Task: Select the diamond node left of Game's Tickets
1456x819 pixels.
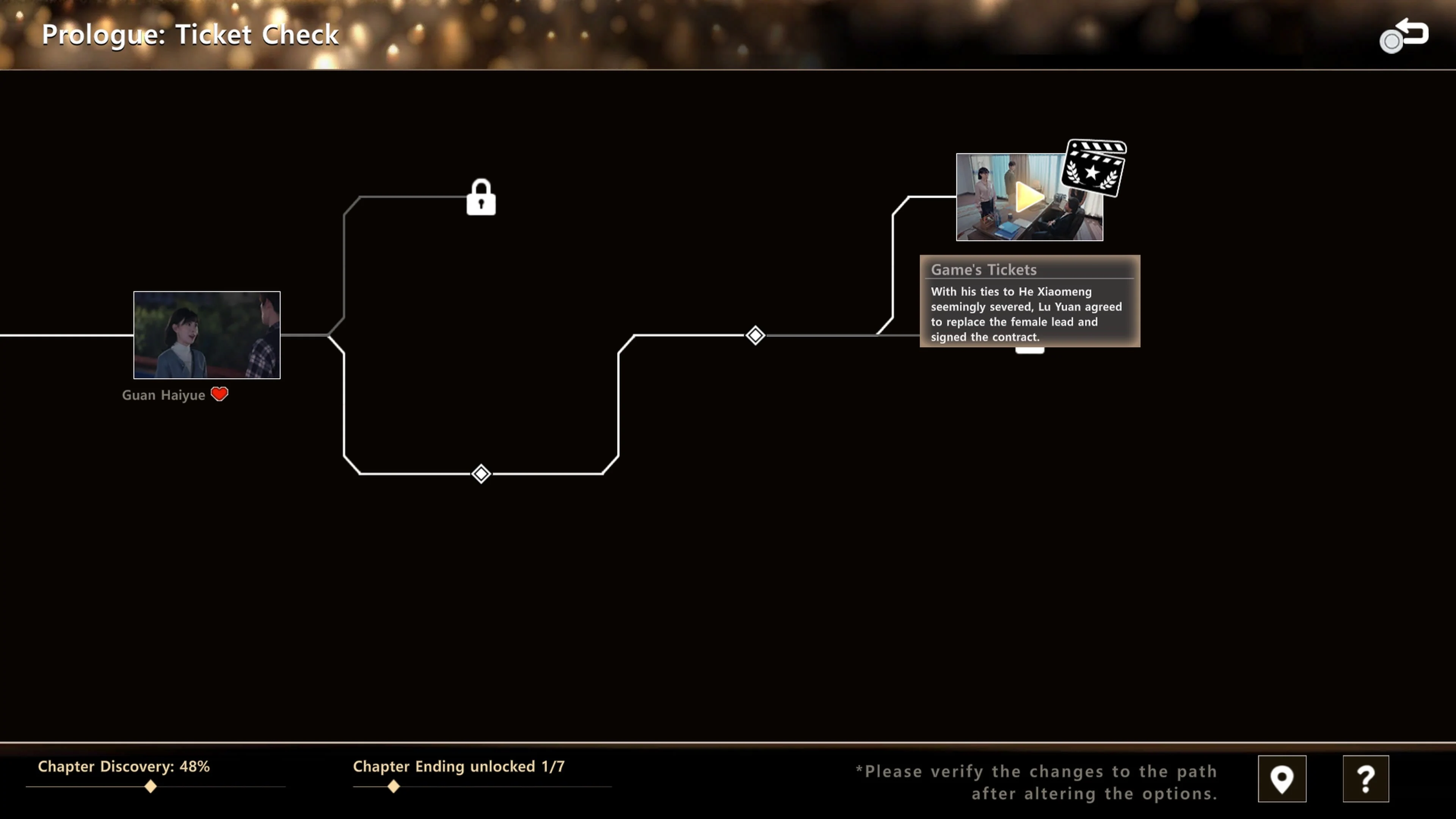Action: click(756, 335)
